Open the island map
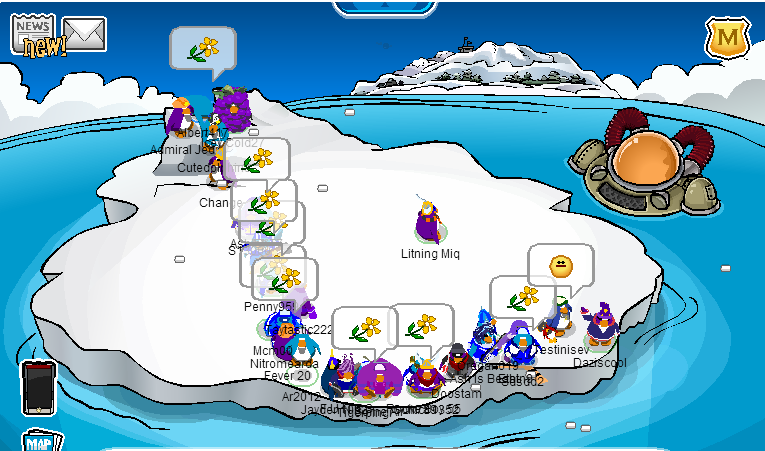Screen dimensions: 765x451 [40, 441]
